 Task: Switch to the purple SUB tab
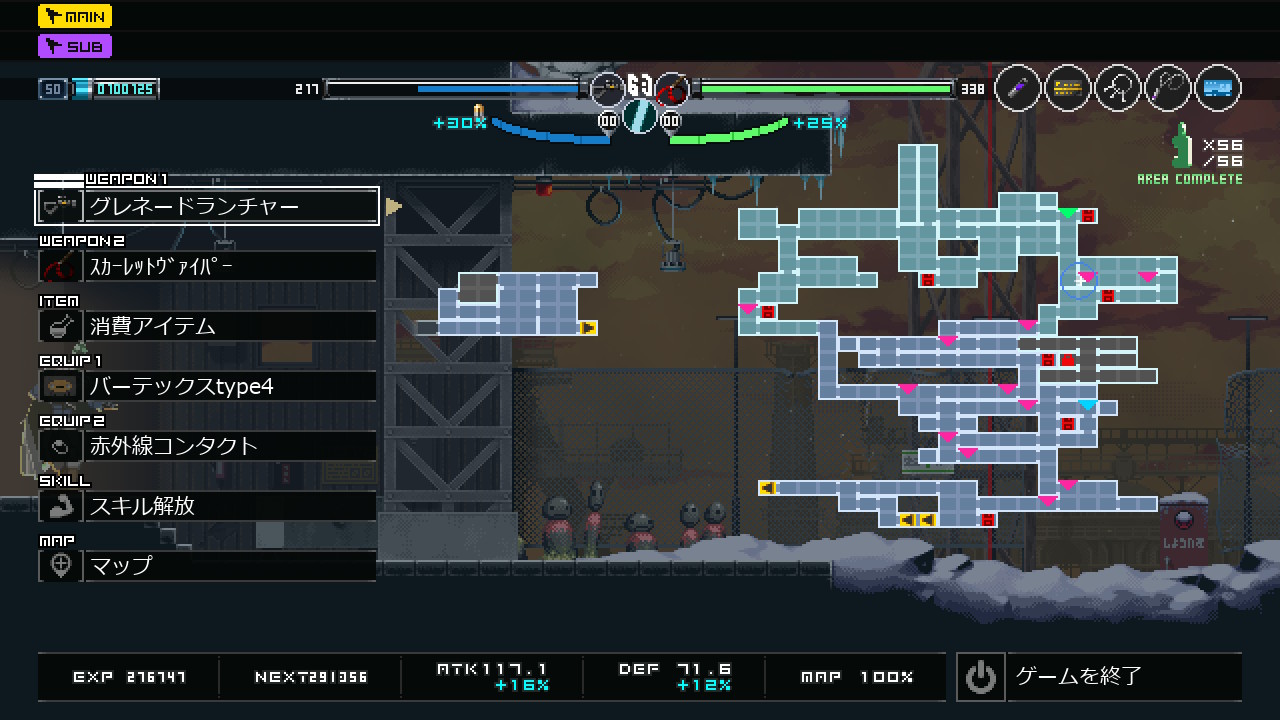(x=75, y=46)
